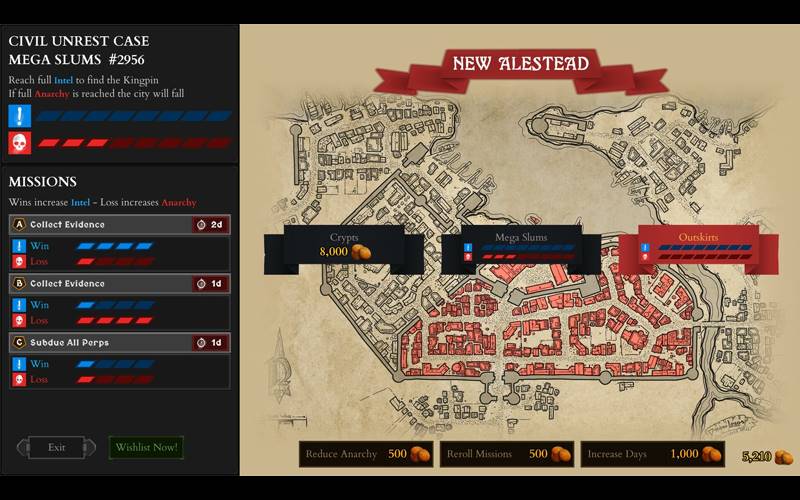Screen dimensions: 800x500
Task: Exit the civil unrest case screen
Action: click(x=56, y=447)
